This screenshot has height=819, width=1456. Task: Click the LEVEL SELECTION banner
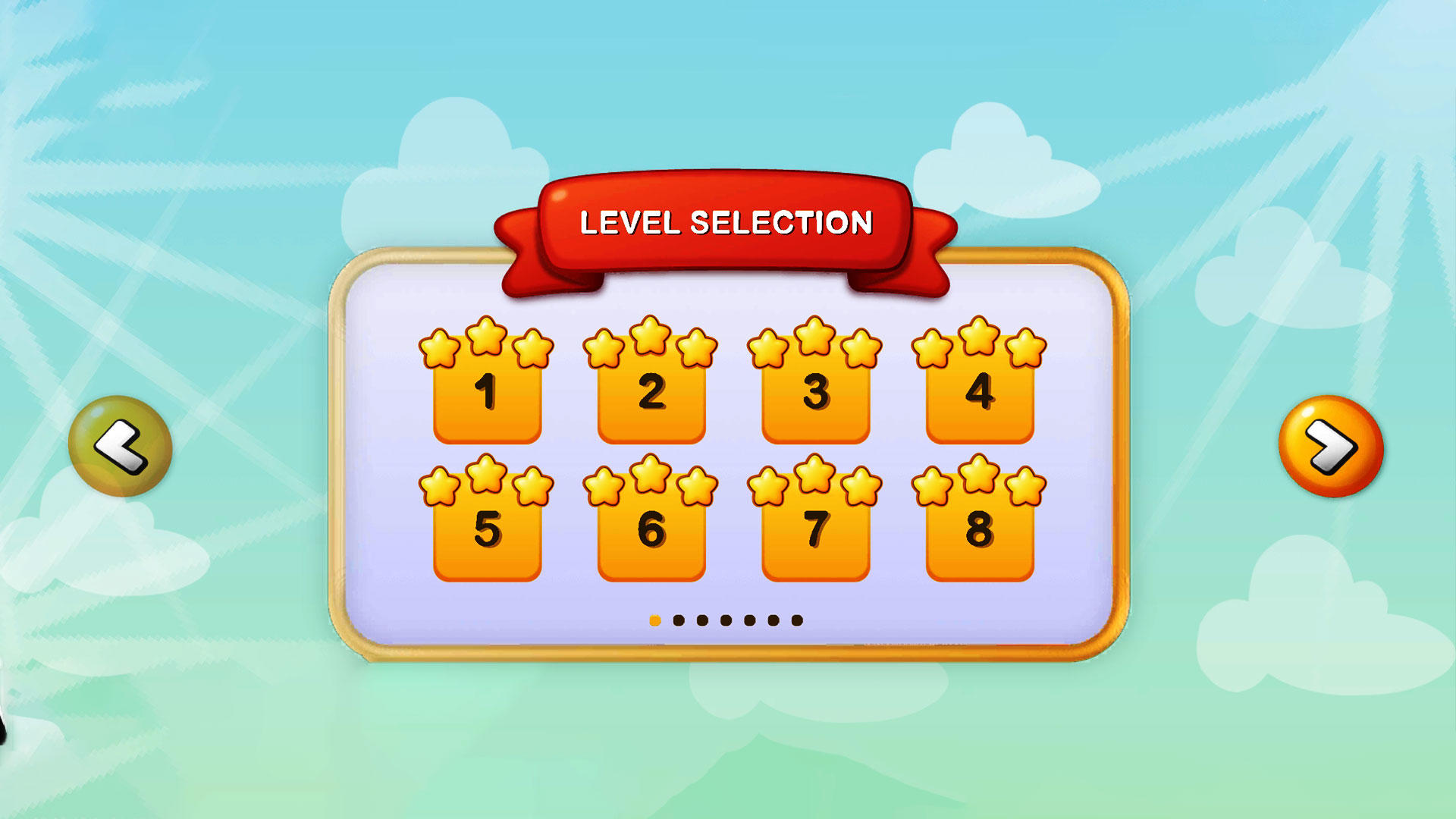[726, 224]
